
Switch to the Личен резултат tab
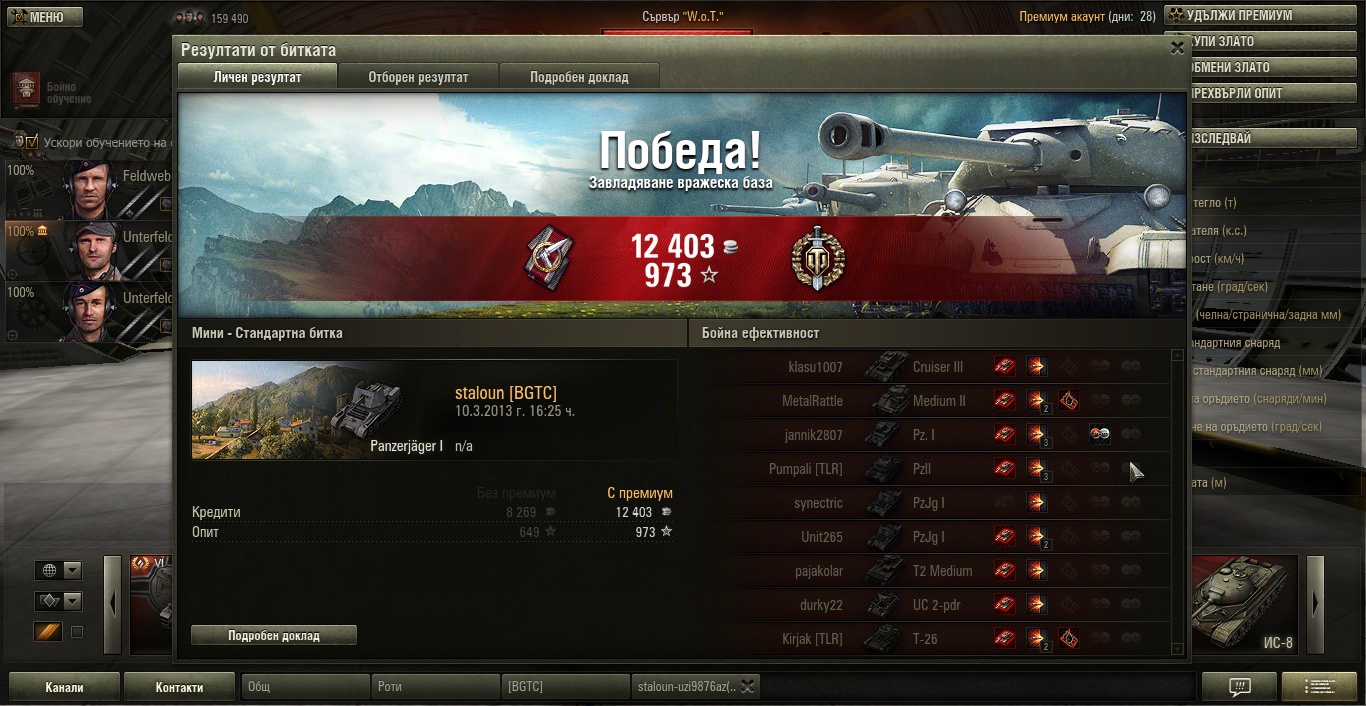point(257,77)
